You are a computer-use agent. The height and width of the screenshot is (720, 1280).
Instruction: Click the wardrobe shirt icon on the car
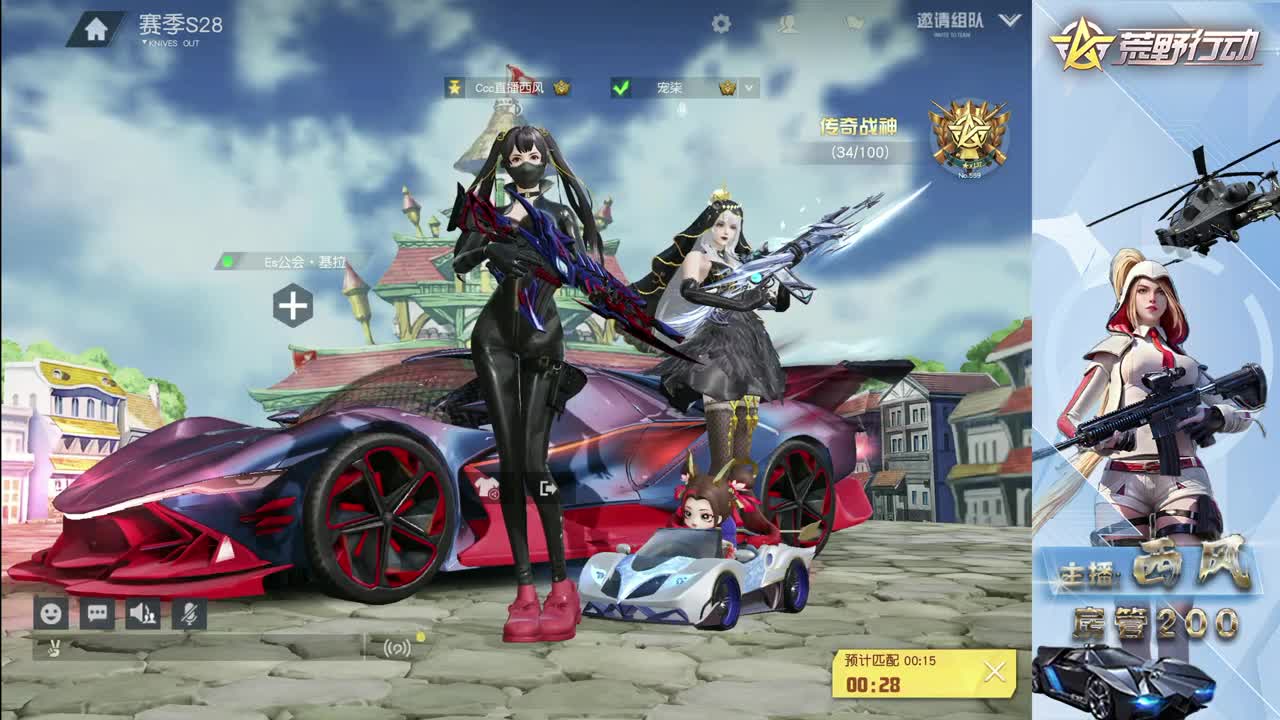488,487
